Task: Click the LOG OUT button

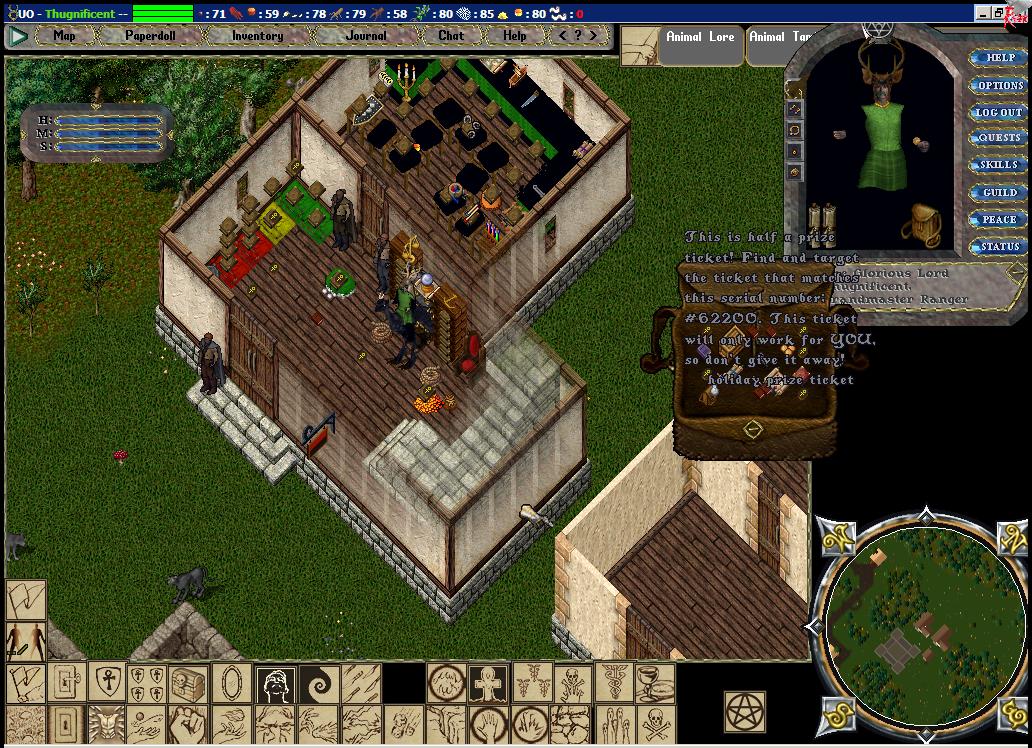Action: (x=999, y=113)
